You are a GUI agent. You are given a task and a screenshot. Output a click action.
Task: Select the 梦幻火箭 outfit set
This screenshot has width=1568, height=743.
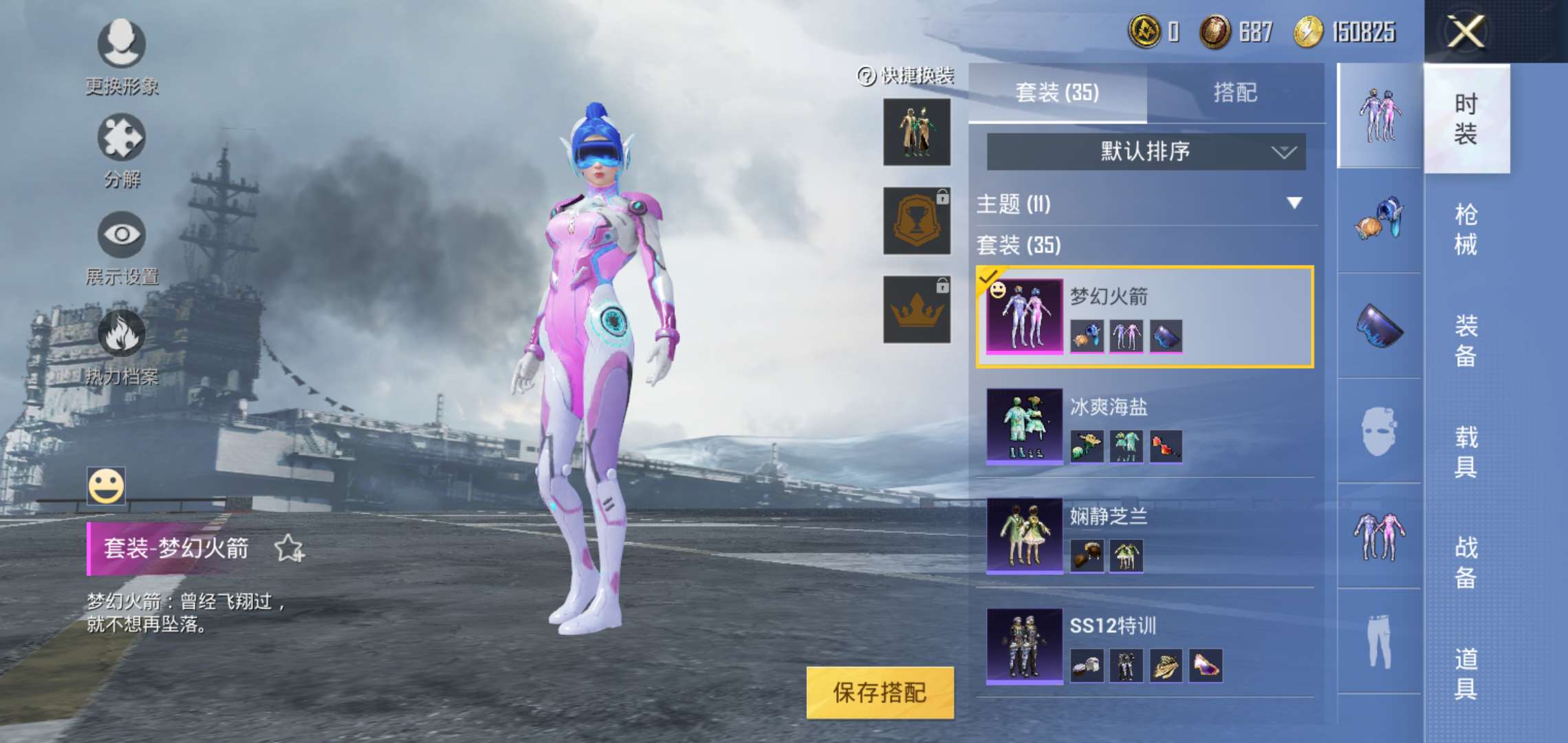pyautogui.click(x=1144, y=316)
